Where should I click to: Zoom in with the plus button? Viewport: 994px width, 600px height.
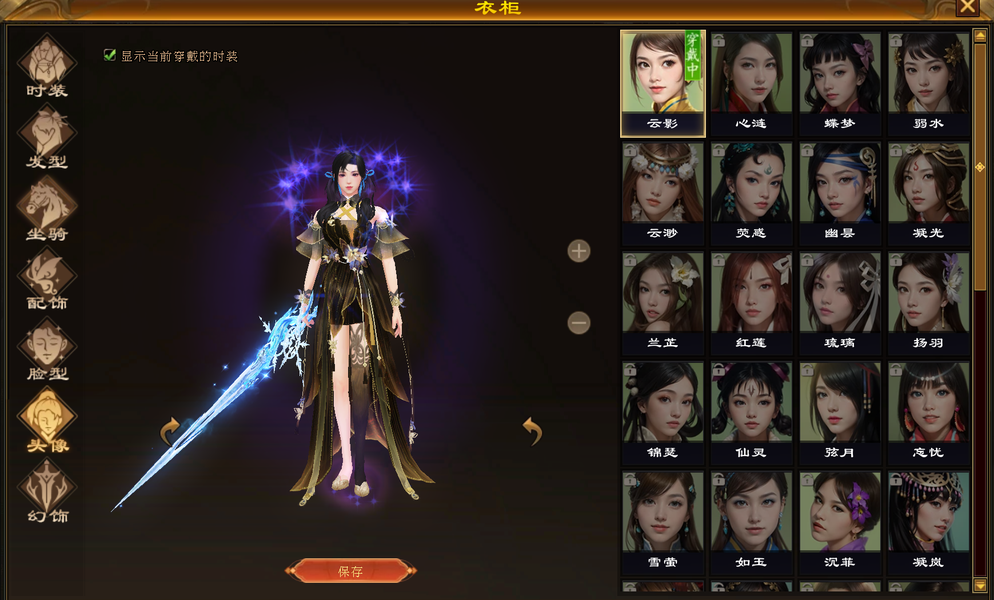coord(579,251)
